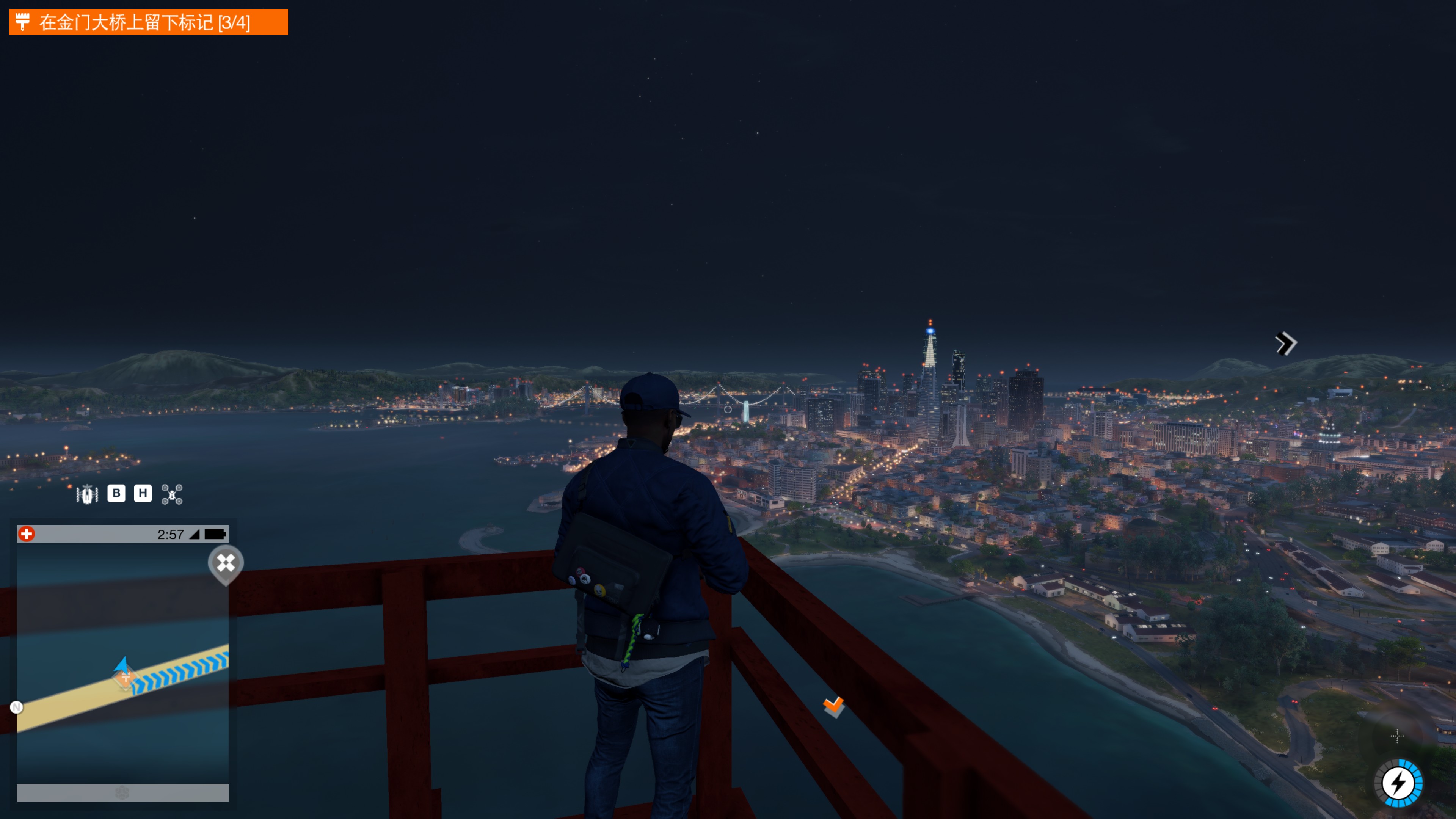Viewport: 1456px width, 819px height.
Task: Click the north compass marker on minimap
Action: [16, 707]
